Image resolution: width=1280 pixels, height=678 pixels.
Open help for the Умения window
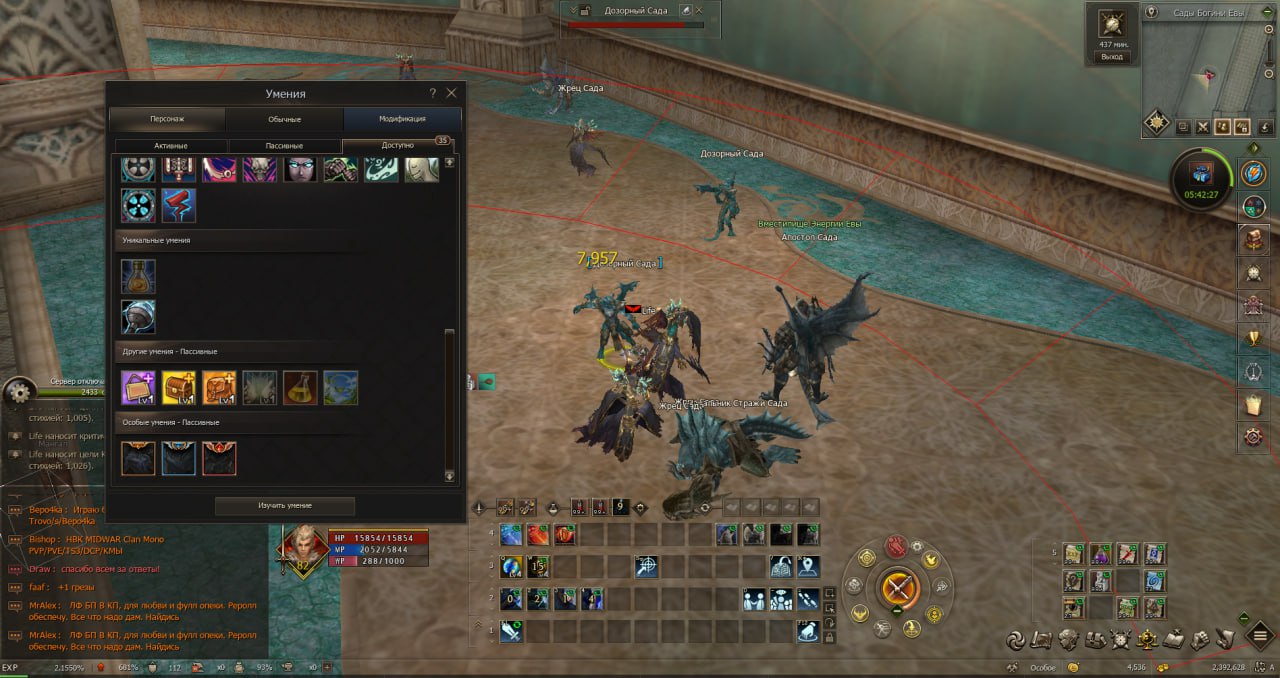tap(432, 93)
